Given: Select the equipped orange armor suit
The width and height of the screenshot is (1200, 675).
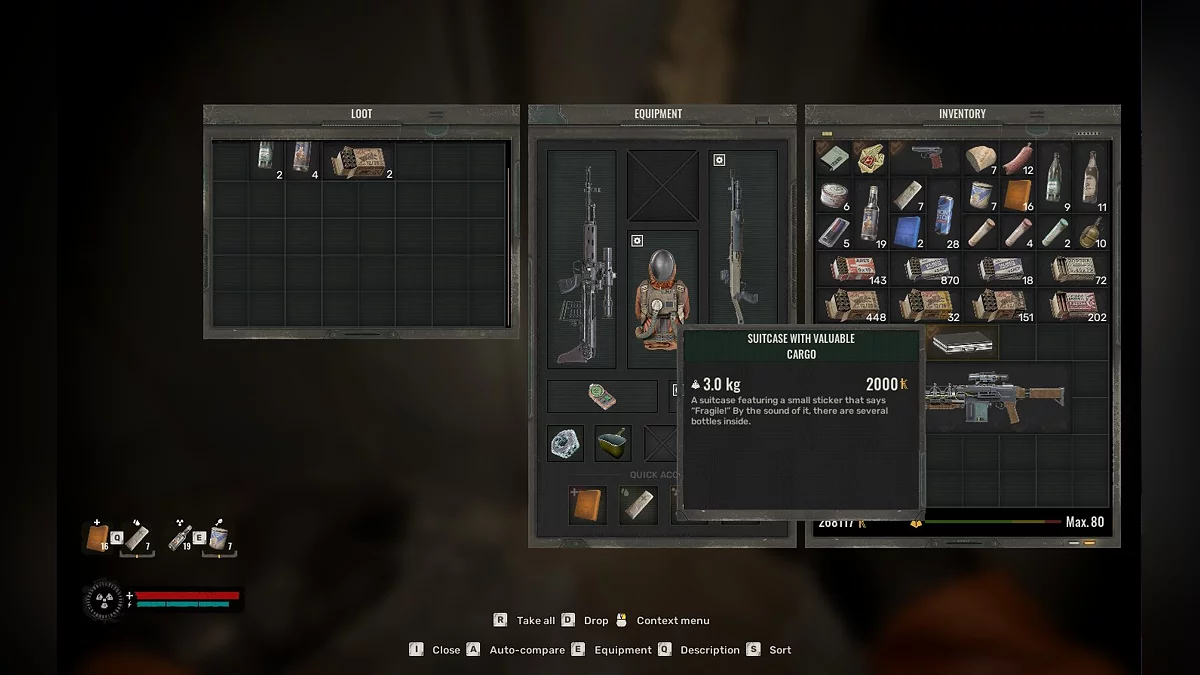Looking at the screenshot, I should click(x=662, y=299).
